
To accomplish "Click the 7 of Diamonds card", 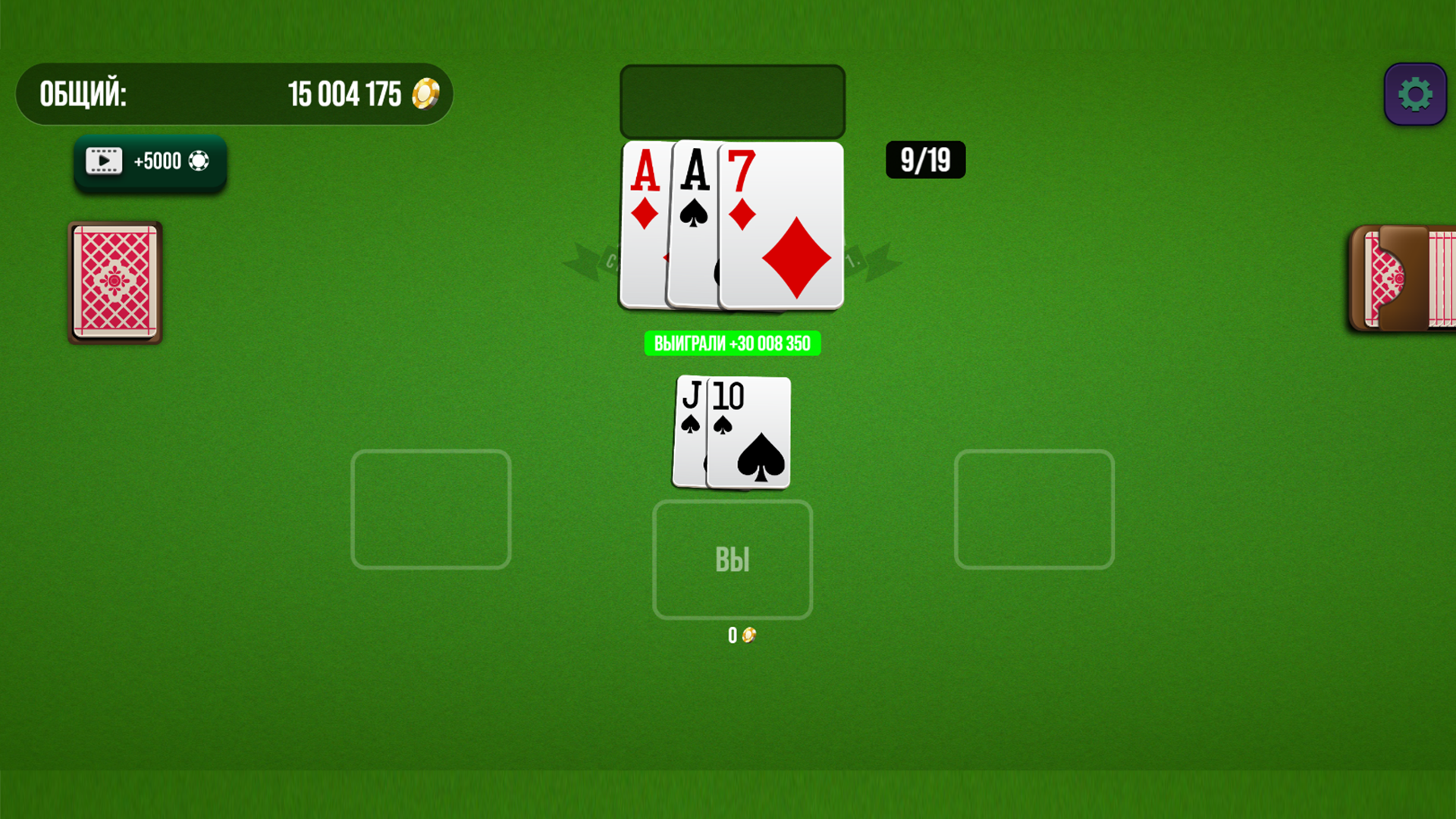I will point(781,227).
